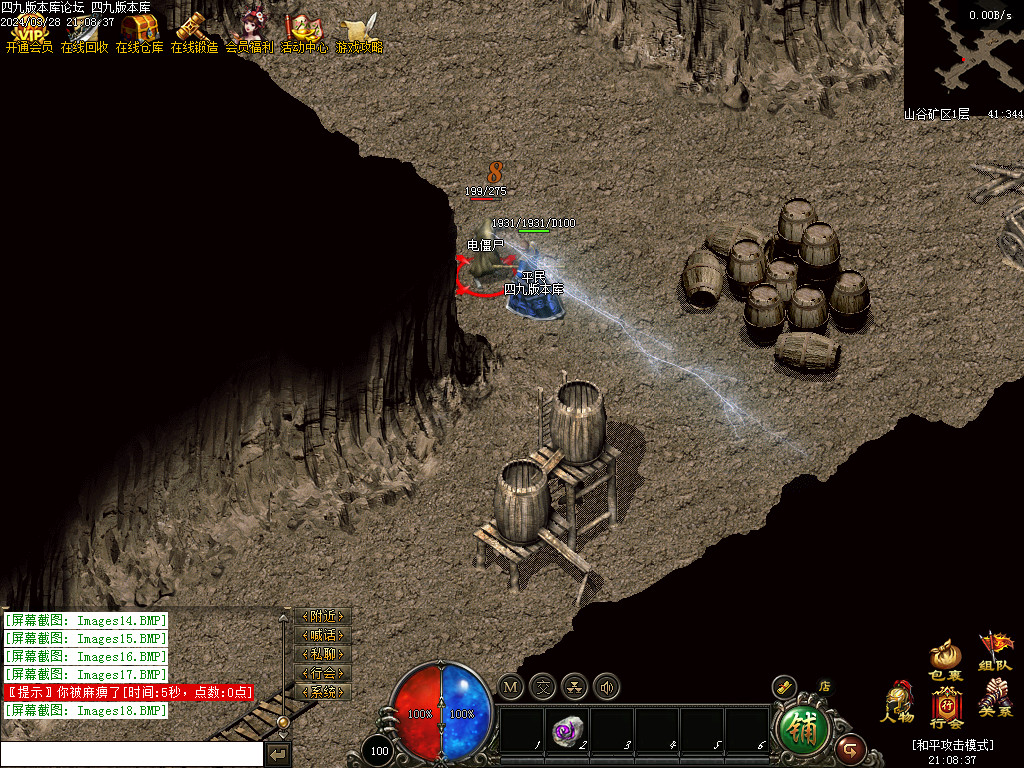Open the 人物 character panel
Viewport: 1024px width, 768px height.
tap(897, 702)
